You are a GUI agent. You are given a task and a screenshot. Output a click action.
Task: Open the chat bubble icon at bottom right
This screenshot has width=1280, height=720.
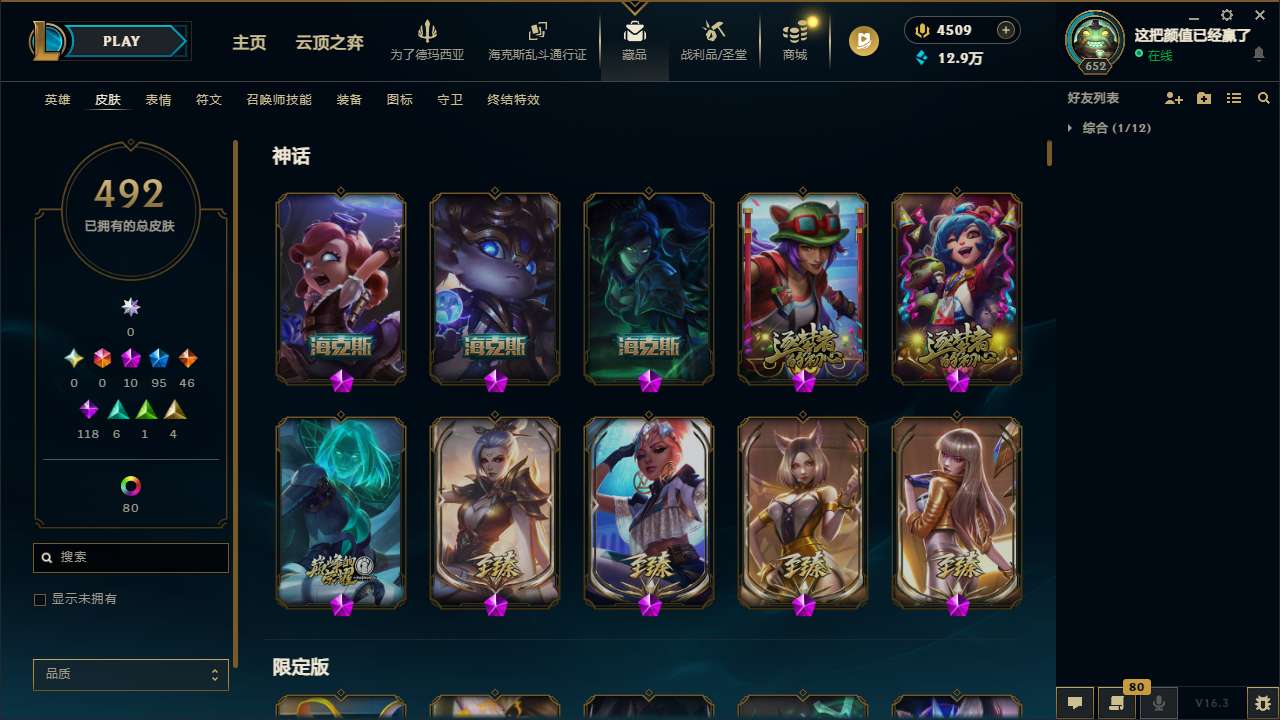[1073, 703]
